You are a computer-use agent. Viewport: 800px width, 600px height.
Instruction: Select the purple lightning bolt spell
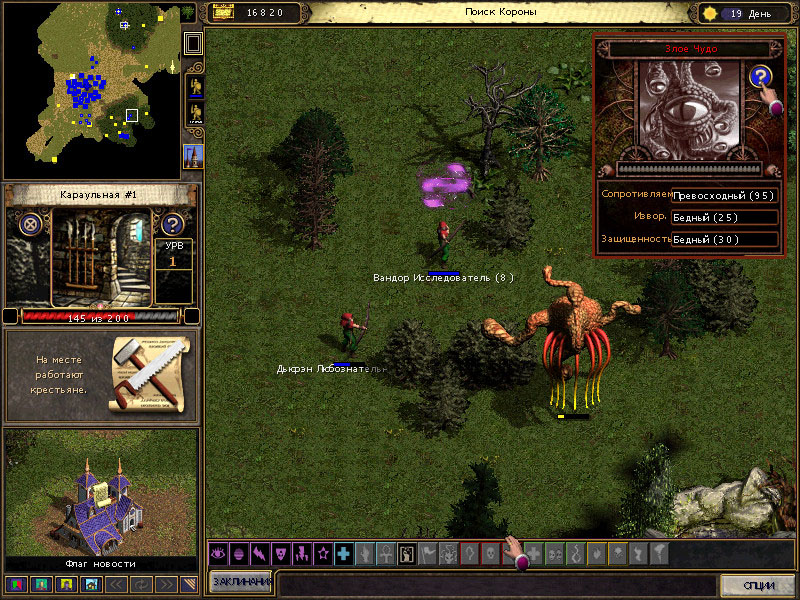pos(259,553)
